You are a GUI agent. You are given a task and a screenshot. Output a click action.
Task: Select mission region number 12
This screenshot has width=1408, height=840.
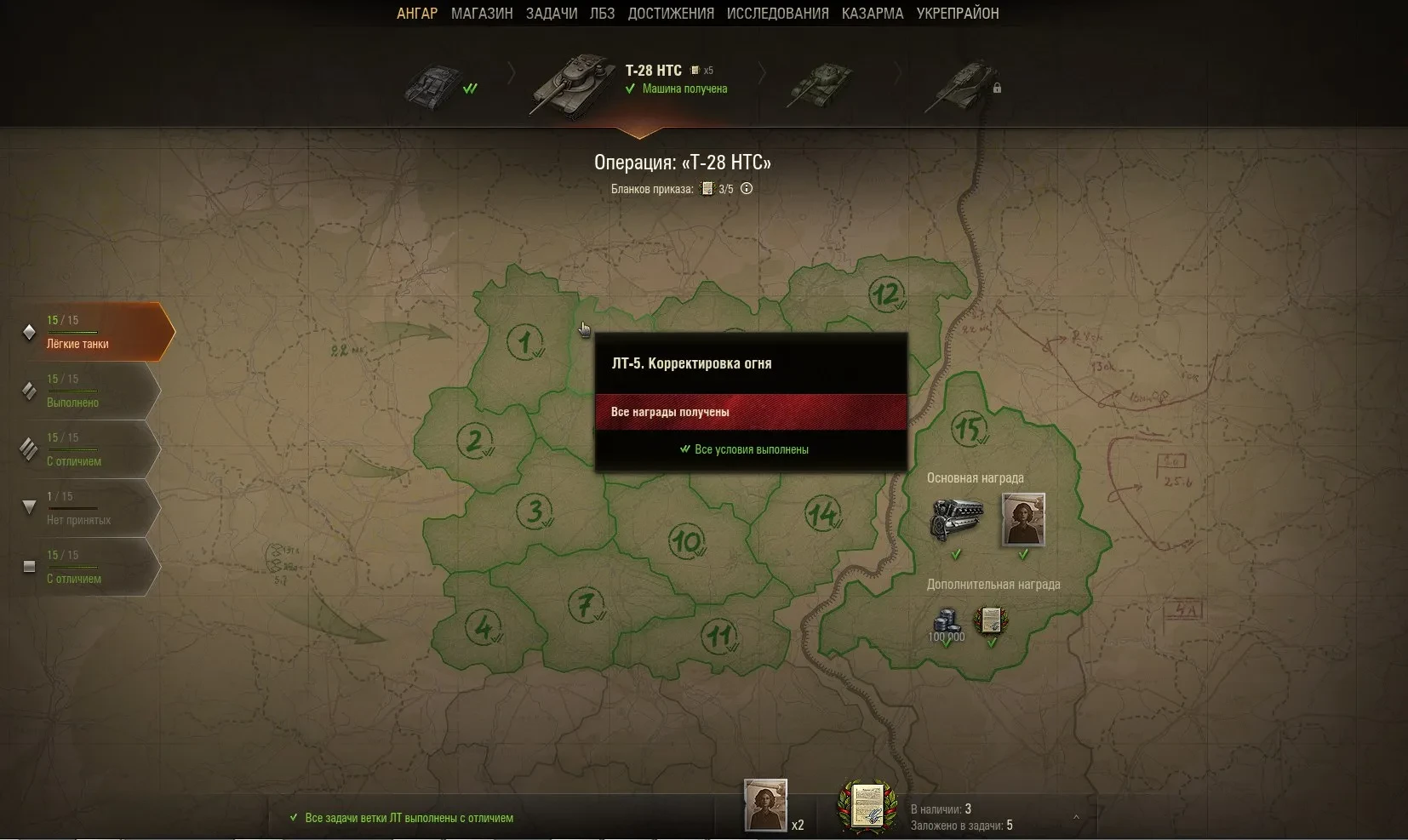click(885, 294)
